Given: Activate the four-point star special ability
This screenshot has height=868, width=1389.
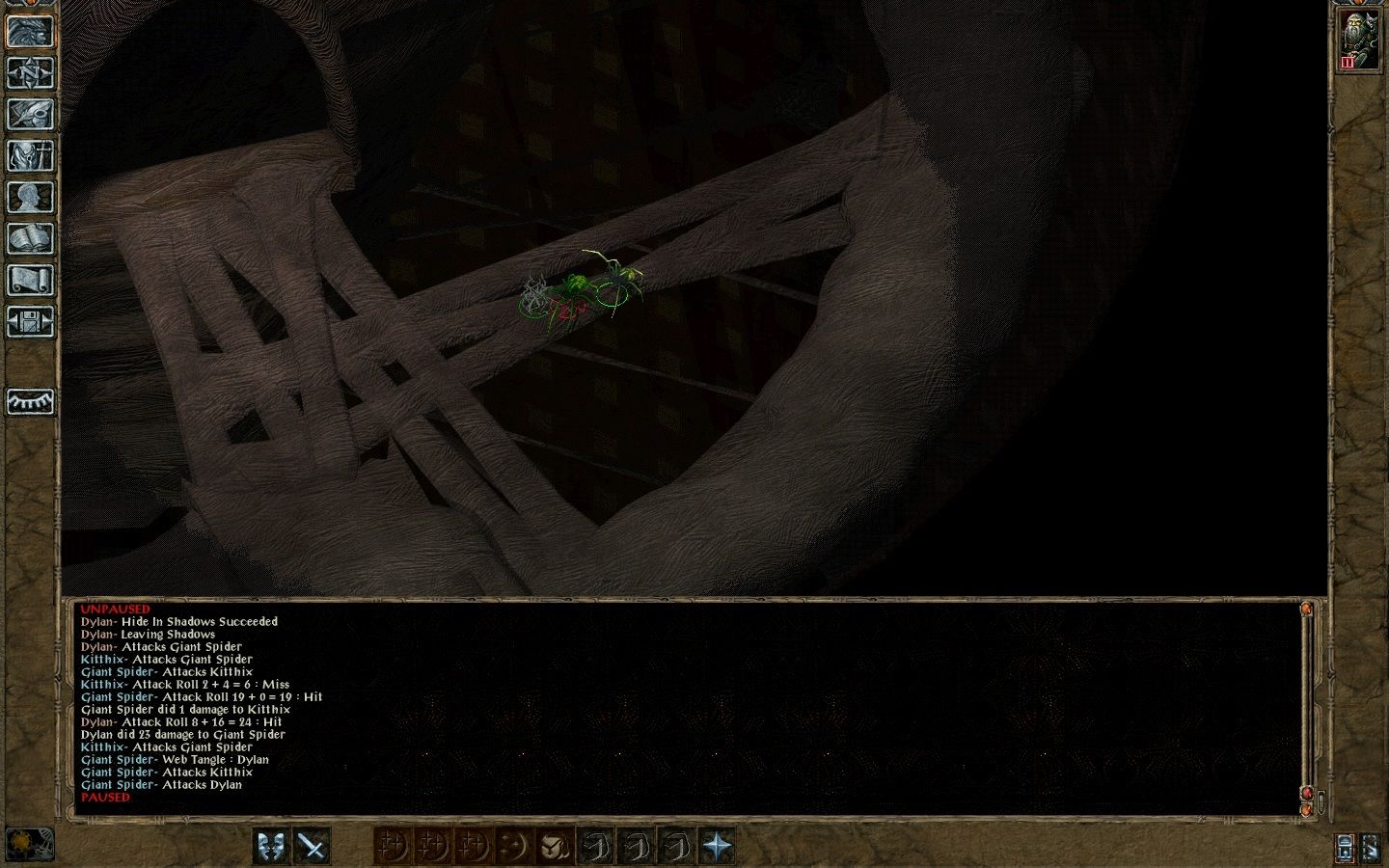Looking at the screenshot, I should tap(717, 847).
